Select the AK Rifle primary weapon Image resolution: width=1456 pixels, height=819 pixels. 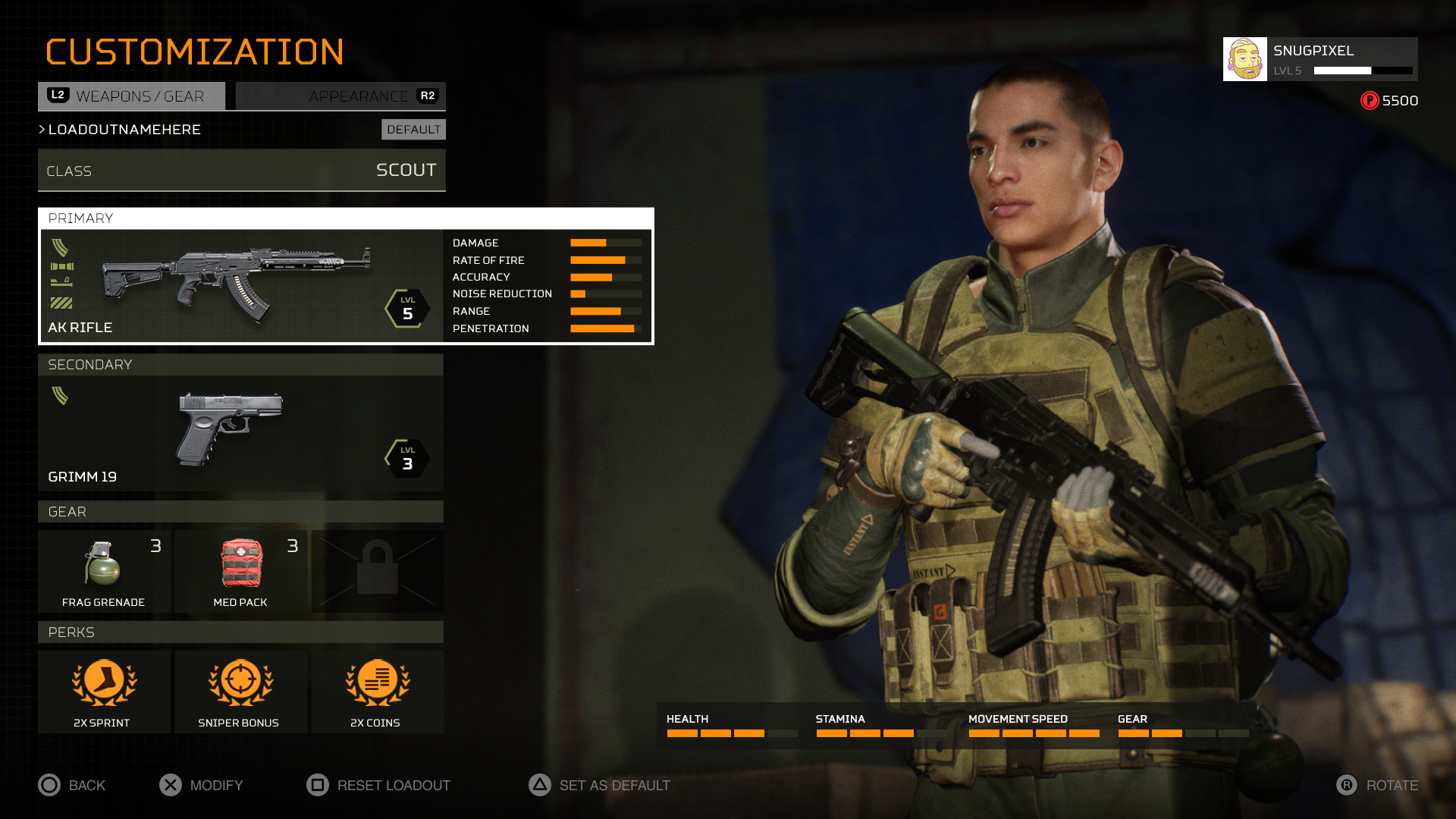(241, 286)
